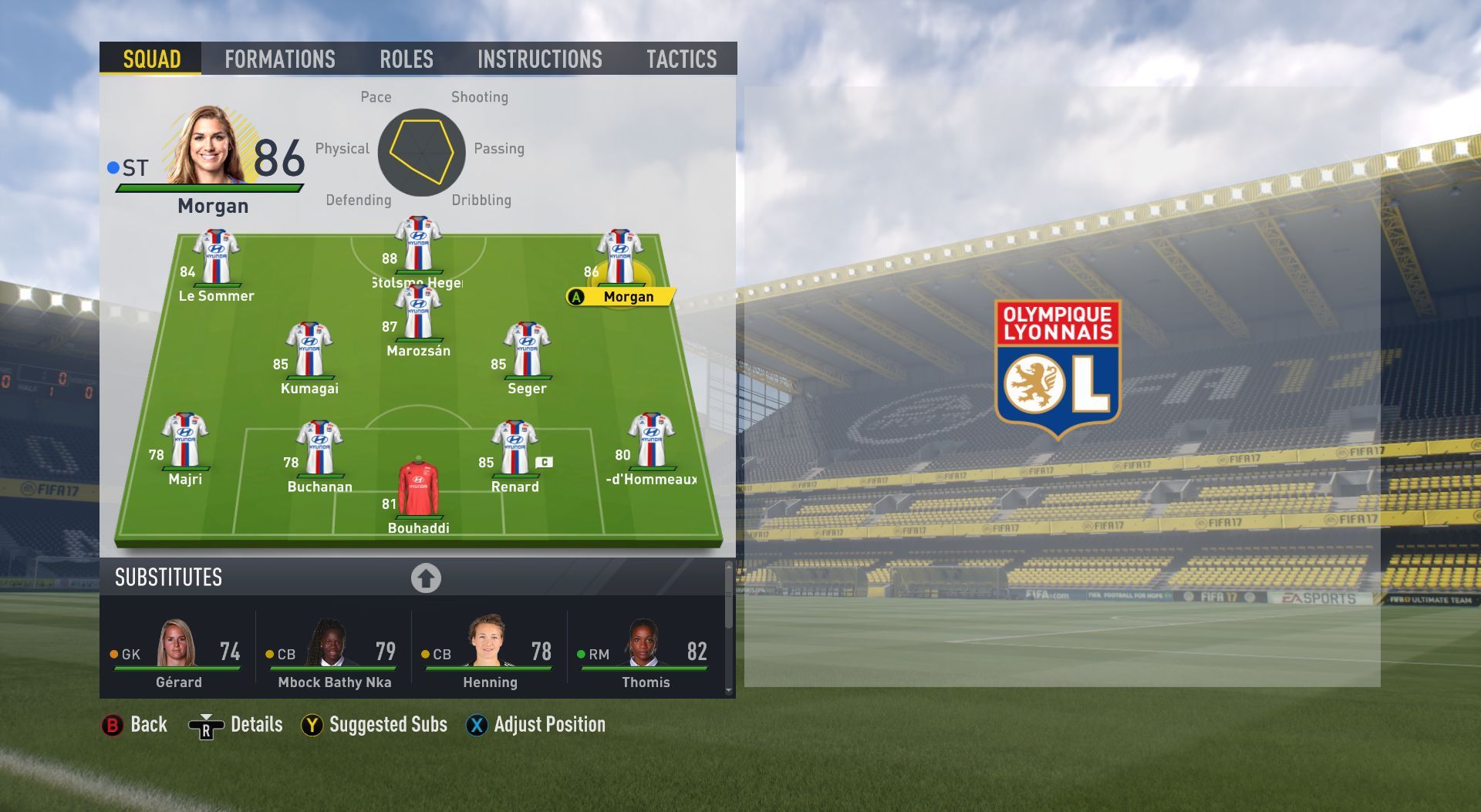Choose goalkeeper Bouhaddi
This screenshot has height=812, width=1481.
pyautogui.click(x=418, y=490)
